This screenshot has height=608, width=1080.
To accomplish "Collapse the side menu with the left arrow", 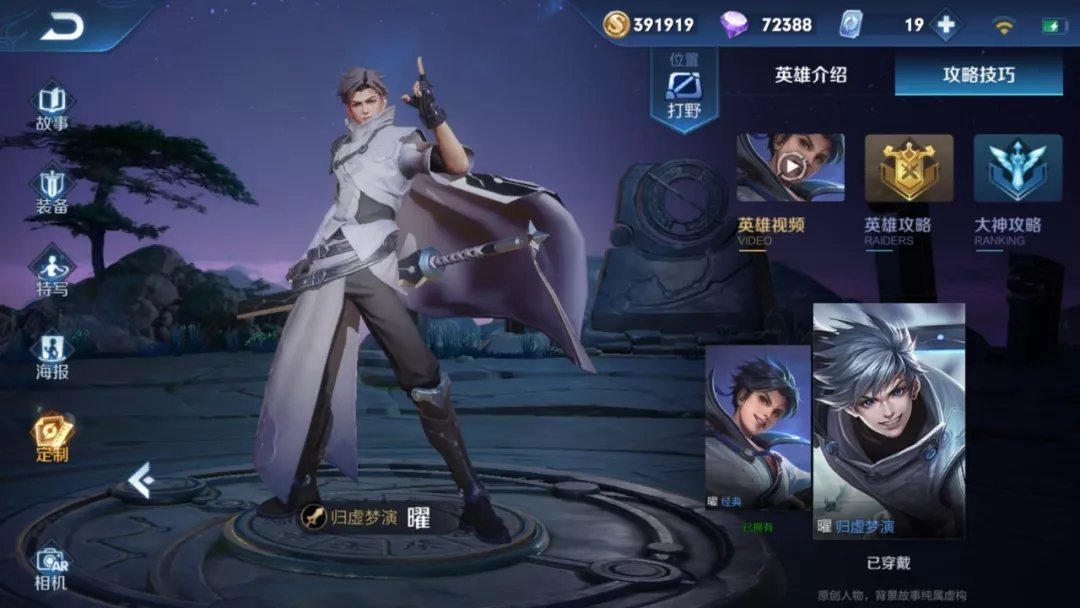I will coord(140,481).
